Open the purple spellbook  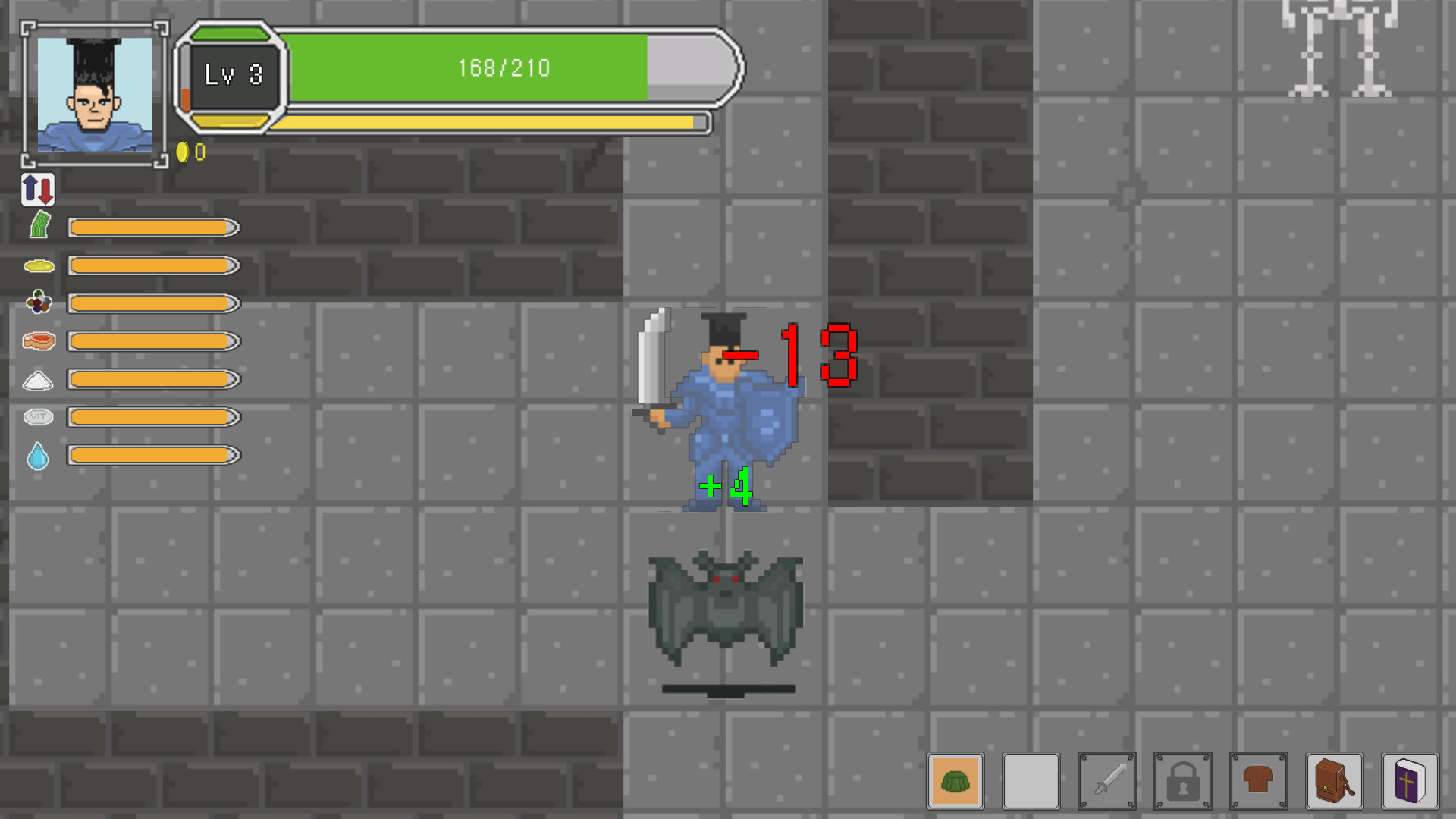pyautogui.click(x=1410, y=781)
